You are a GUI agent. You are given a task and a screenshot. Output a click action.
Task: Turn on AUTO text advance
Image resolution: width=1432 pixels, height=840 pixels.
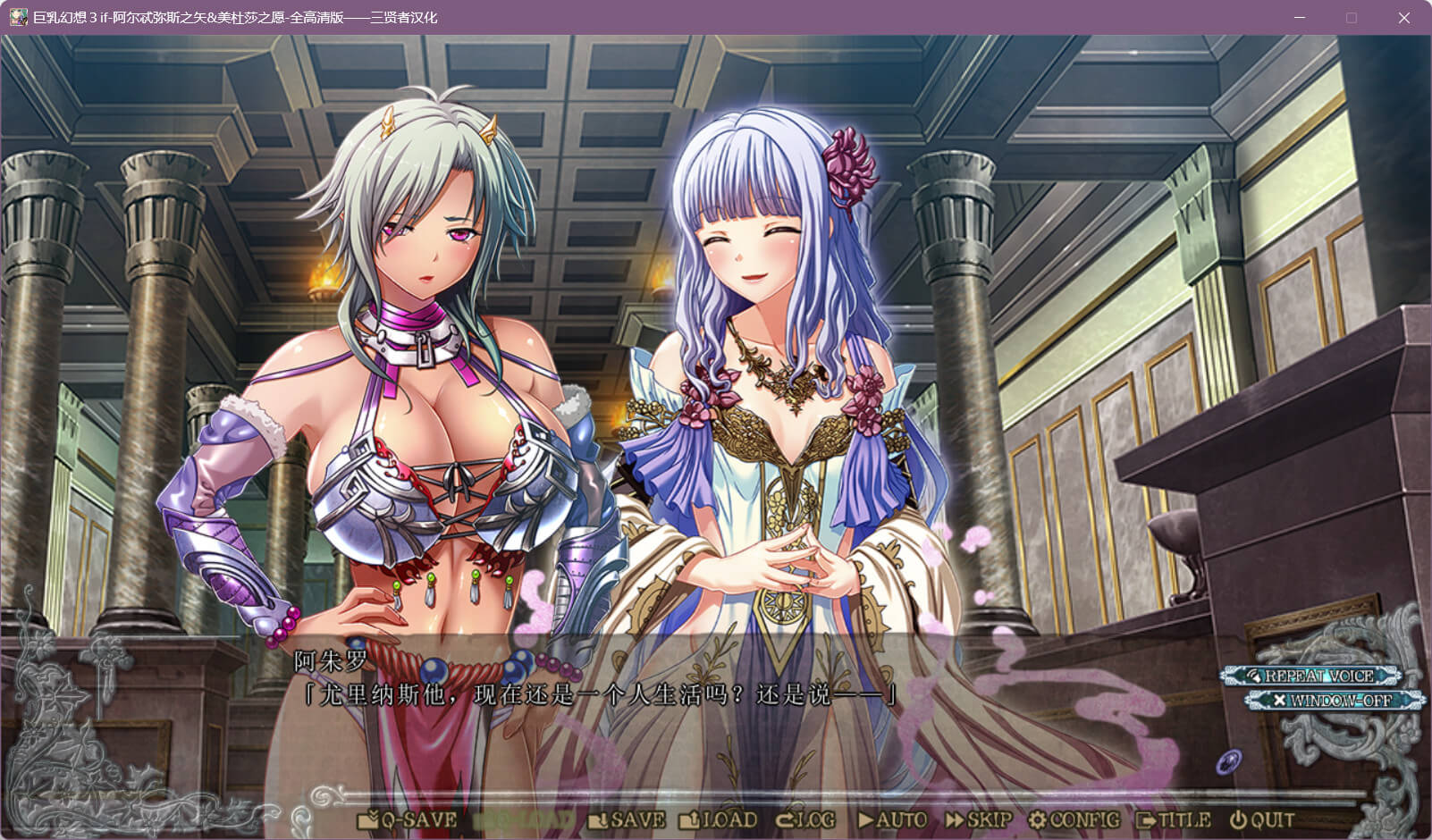892,819
